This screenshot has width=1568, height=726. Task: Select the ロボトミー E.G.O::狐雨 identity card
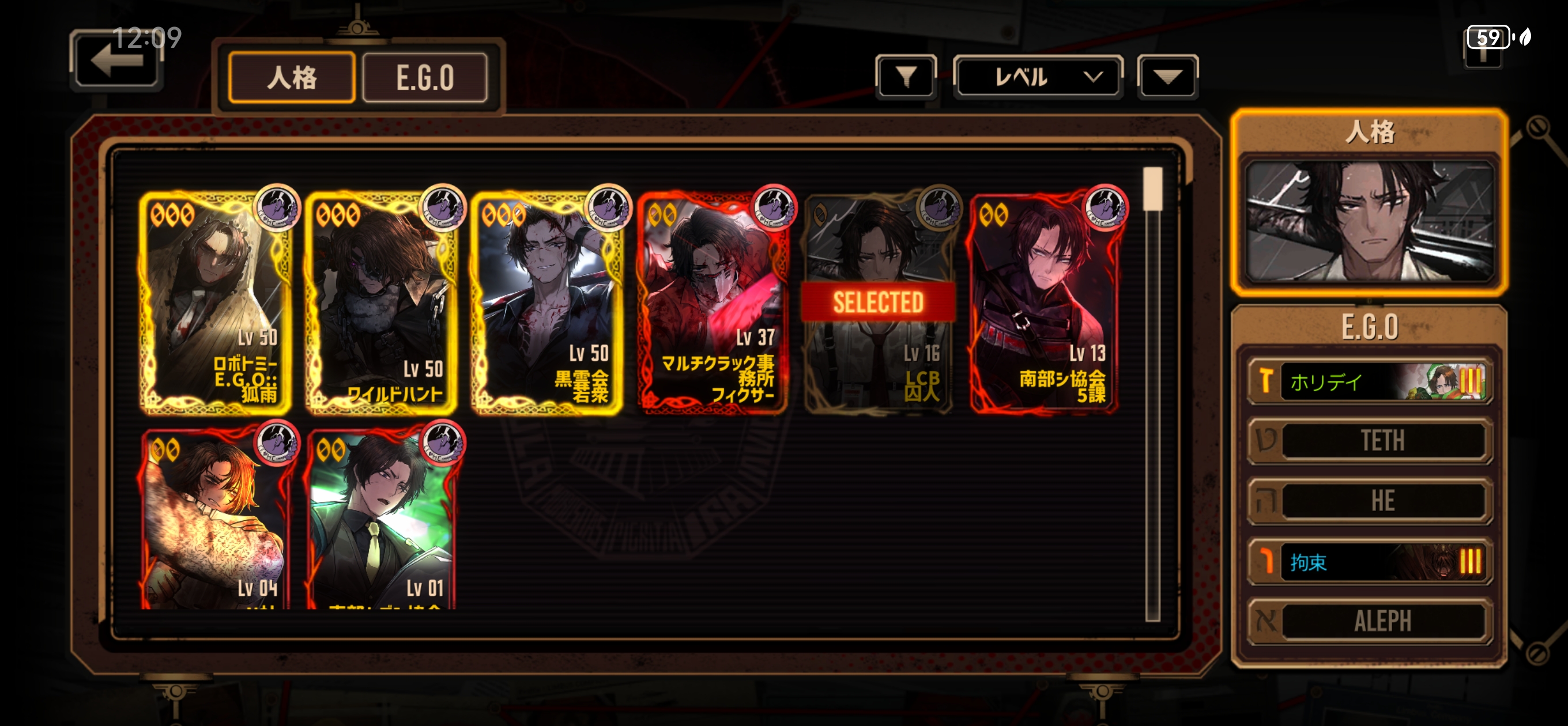coord(216,303)
